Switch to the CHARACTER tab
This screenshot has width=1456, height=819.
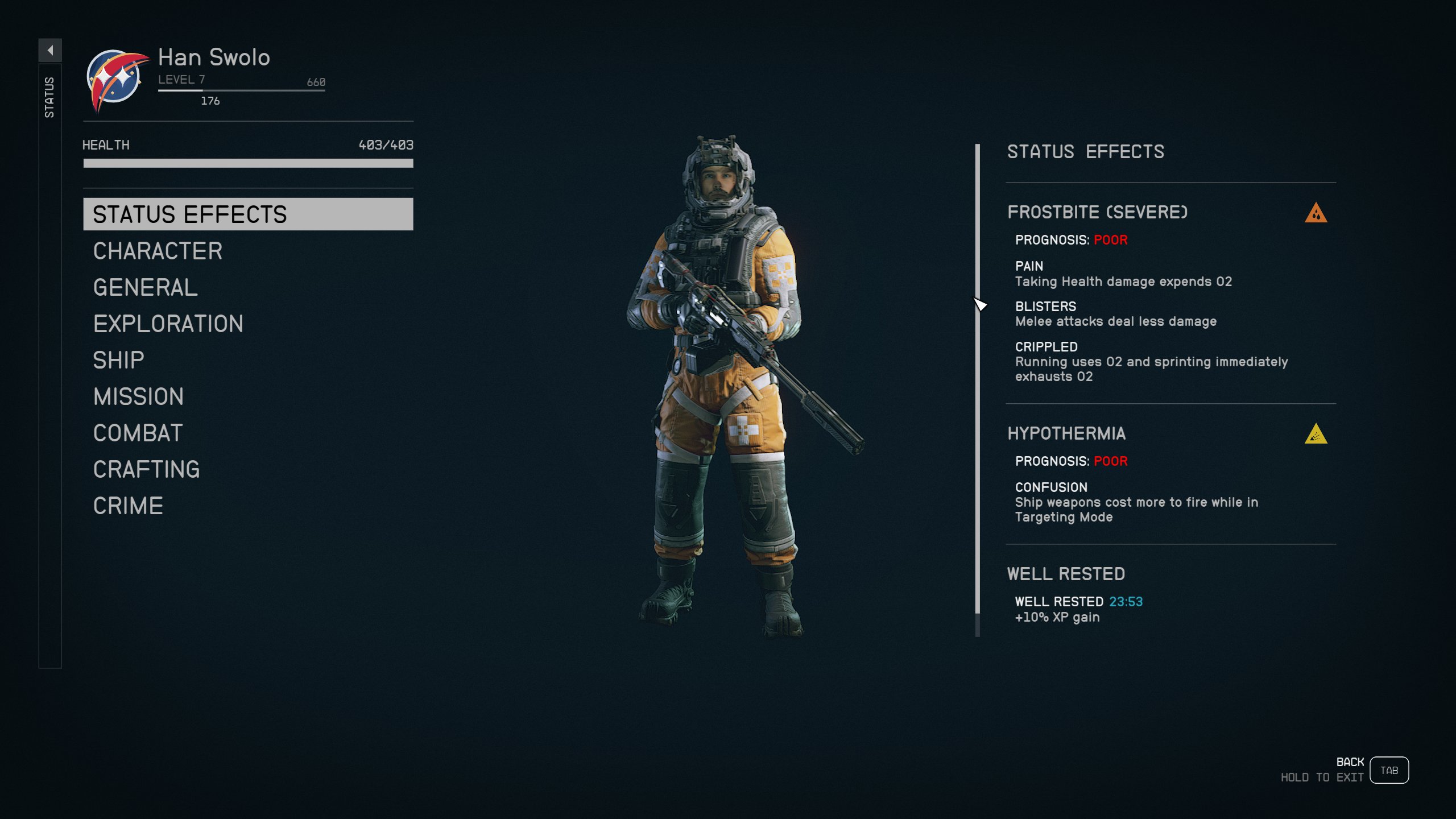click(x=158, y=251)
